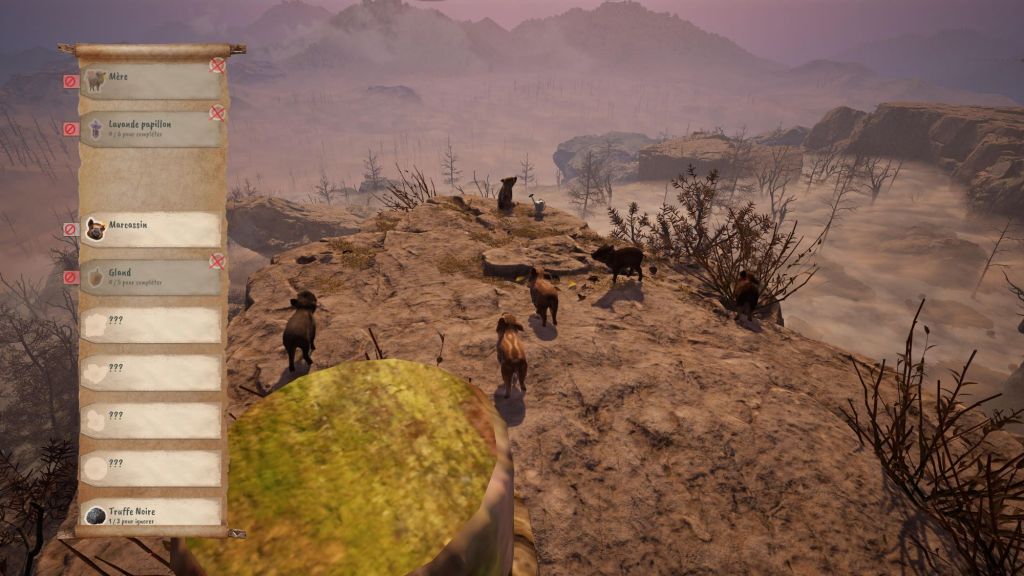Toggle the red marker left of Mère
The height and width of the screenshot is (576, 1024).
tap(70, 81)
